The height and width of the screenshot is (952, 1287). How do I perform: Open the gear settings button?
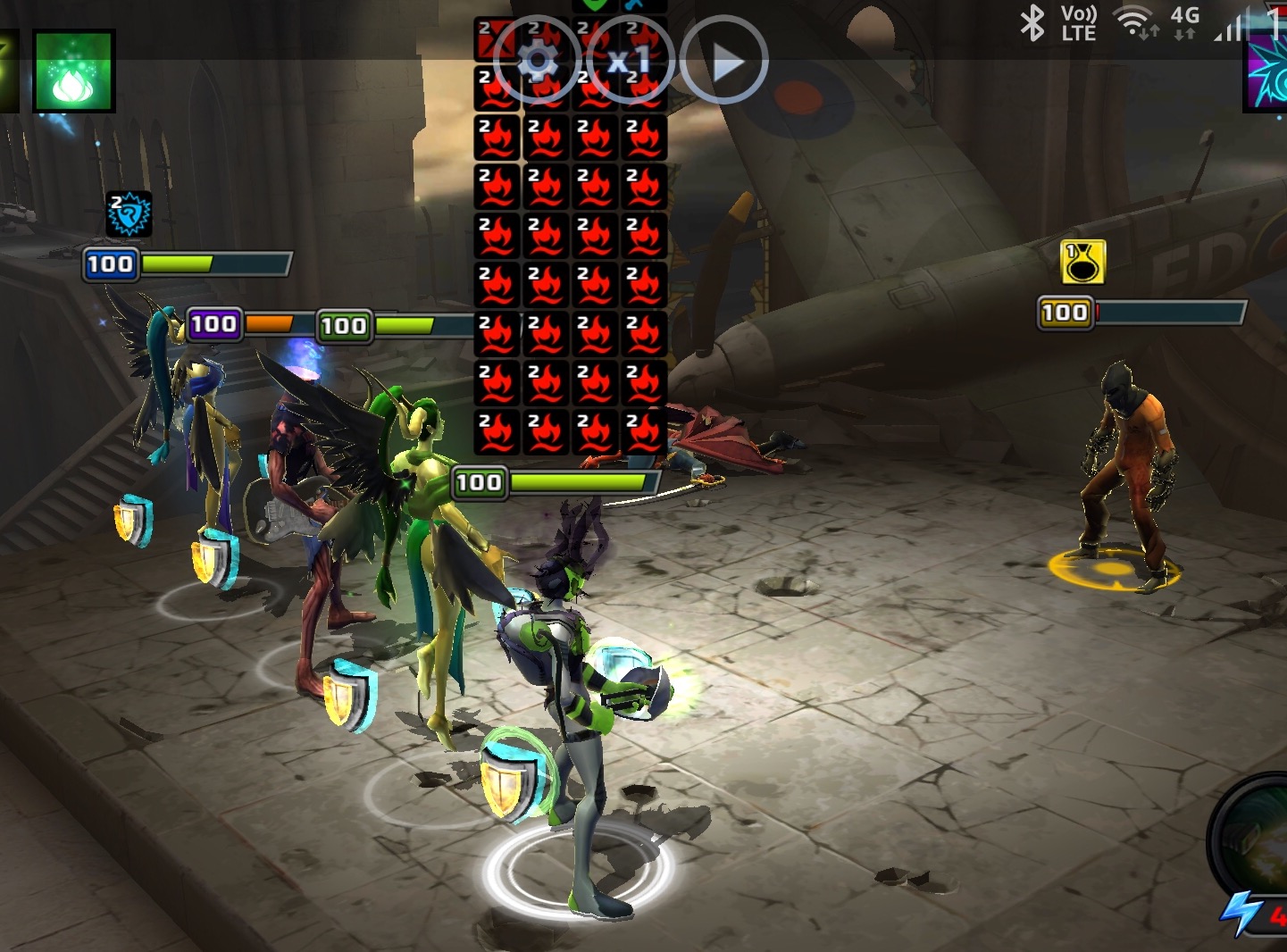click(x=538, y=61)
